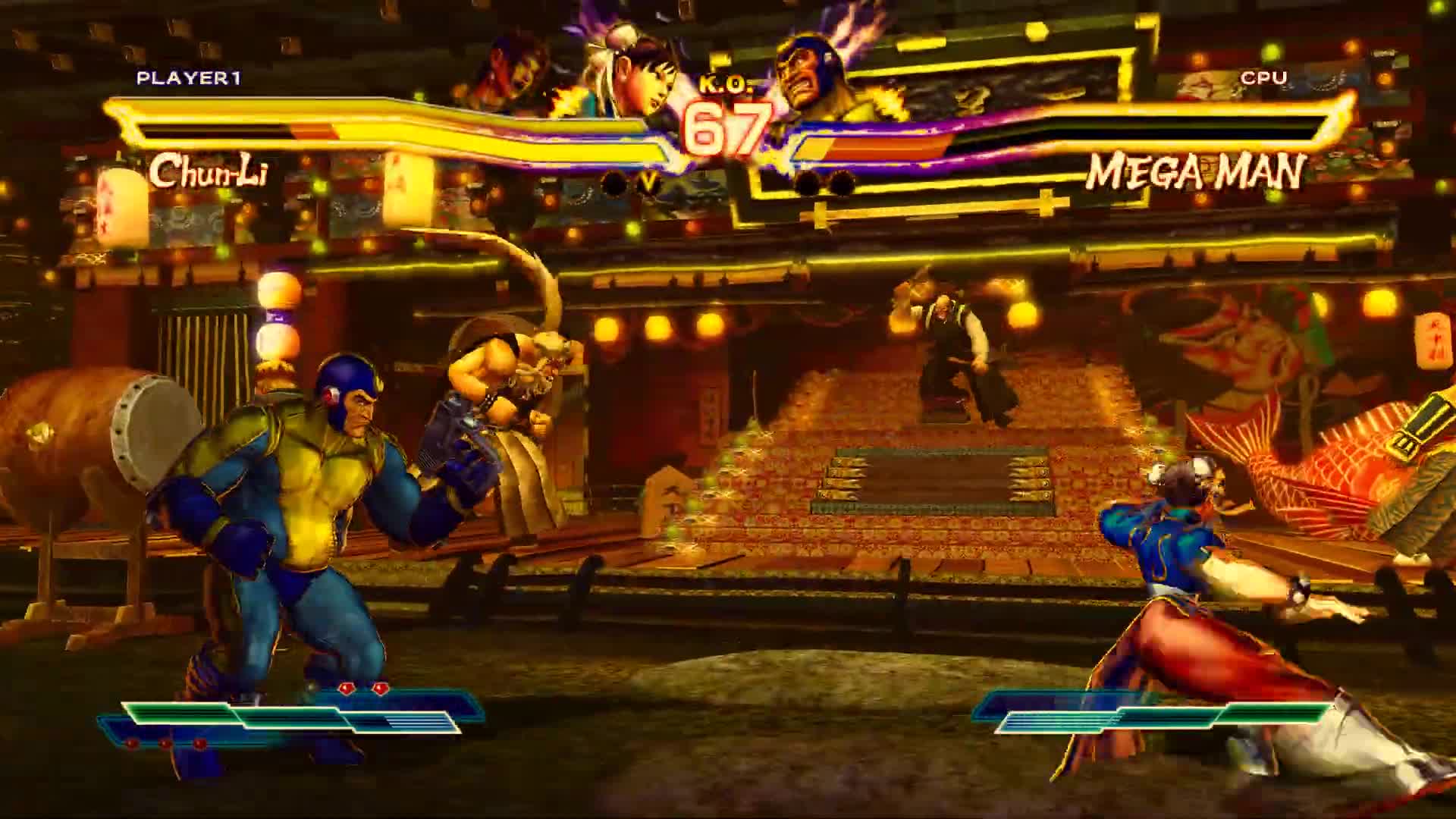Screen dimensions: 1456x819
Task: Toggle the second round marker on the right HUD
Action: 839,182
